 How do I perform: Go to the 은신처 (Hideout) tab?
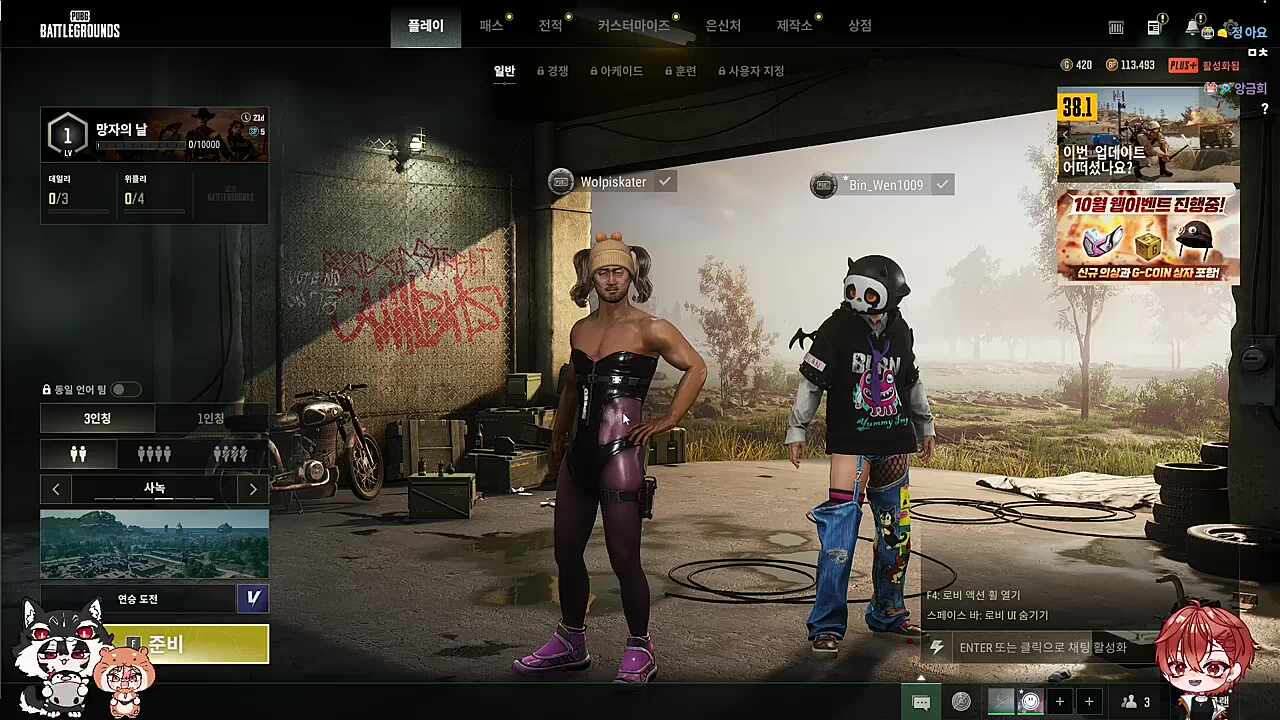723,26
